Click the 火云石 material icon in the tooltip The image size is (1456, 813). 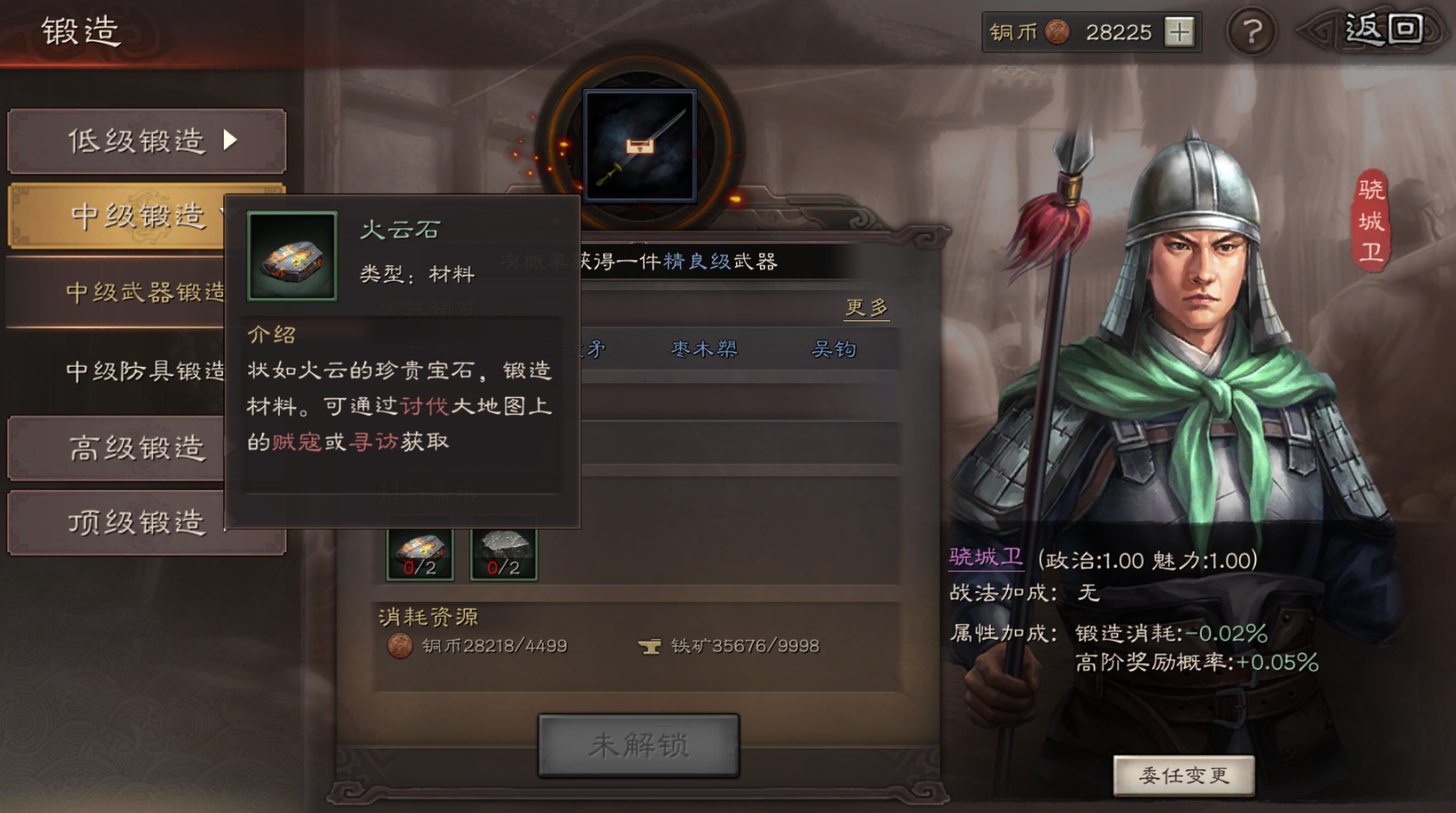pos(291,256)
